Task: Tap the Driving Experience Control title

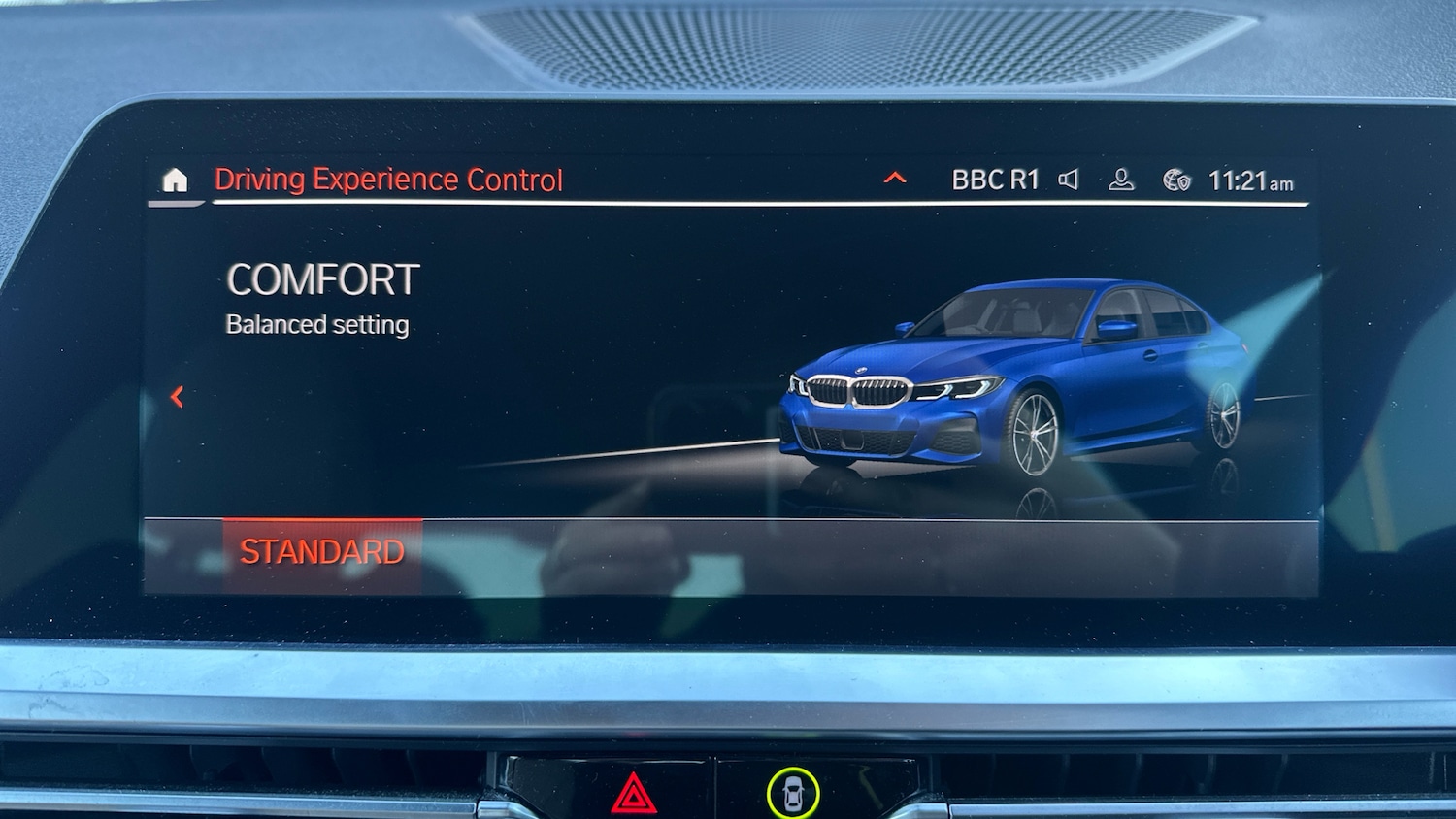Action: [x=390, y=179]
